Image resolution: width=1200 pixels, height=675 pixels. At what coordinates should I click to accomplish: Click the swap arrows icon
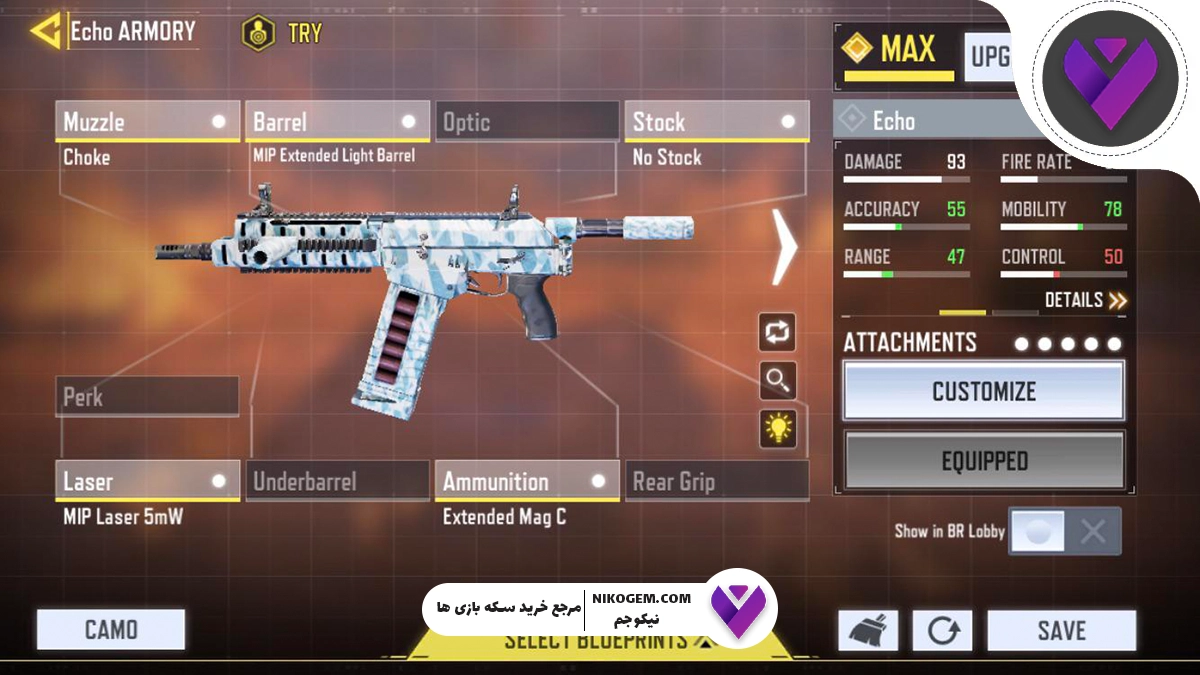tap(777, 331)
